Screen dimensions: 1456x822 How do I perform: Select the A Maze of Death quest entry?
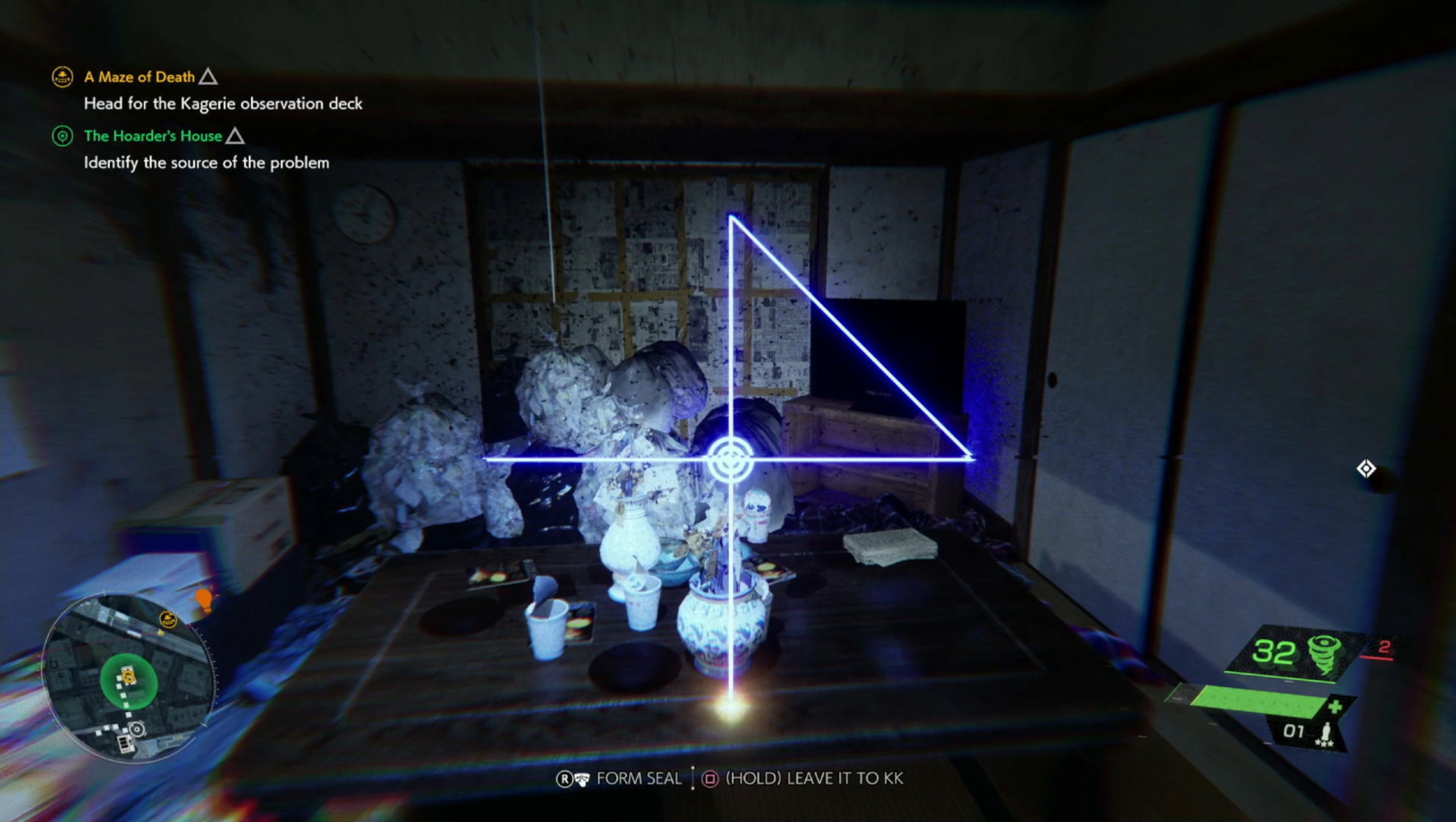[139, 77]
